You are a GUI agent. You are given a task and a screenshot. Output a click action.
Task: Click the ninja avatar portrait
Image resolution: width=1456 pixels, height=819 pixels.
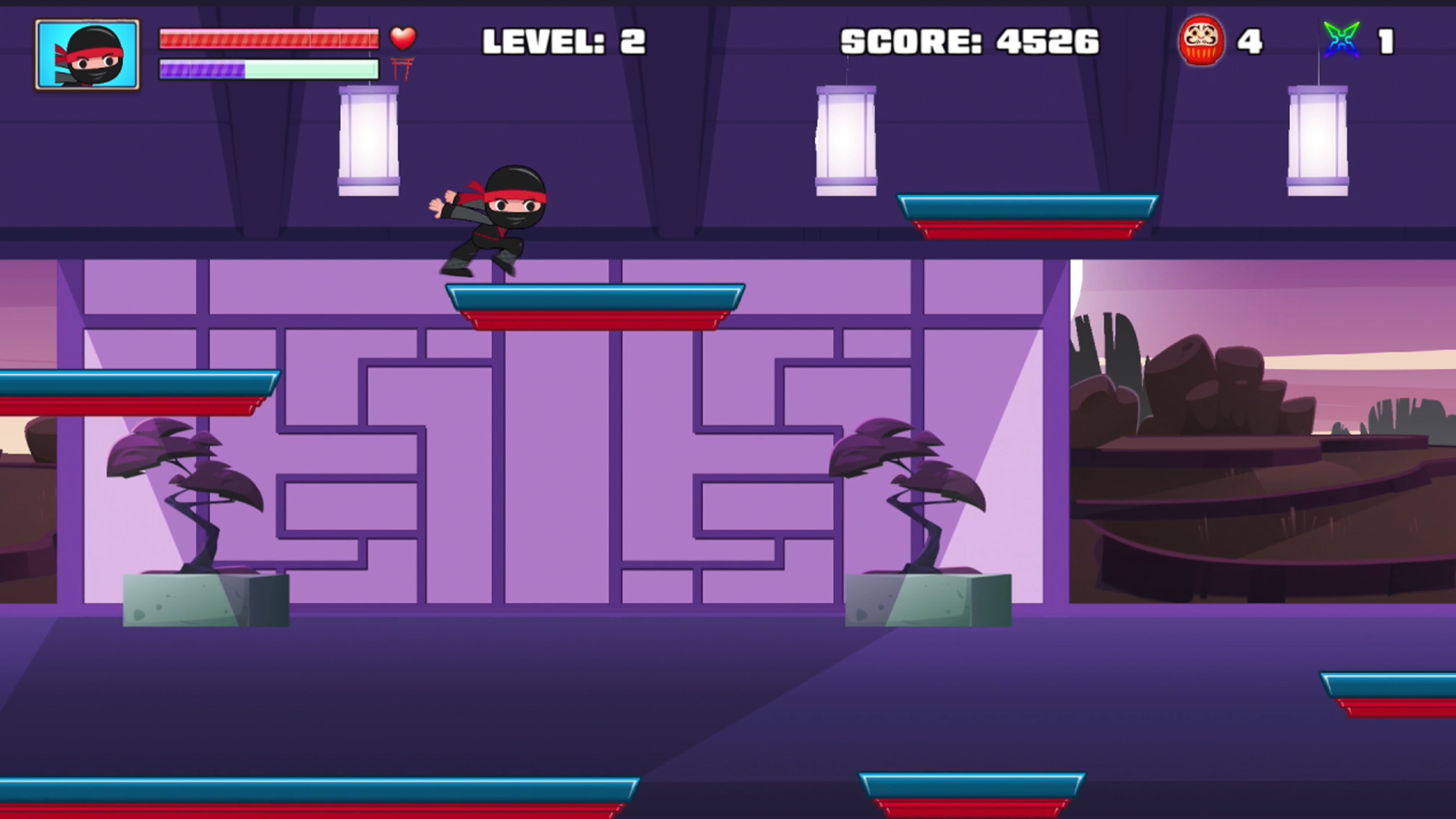(88, 54)
